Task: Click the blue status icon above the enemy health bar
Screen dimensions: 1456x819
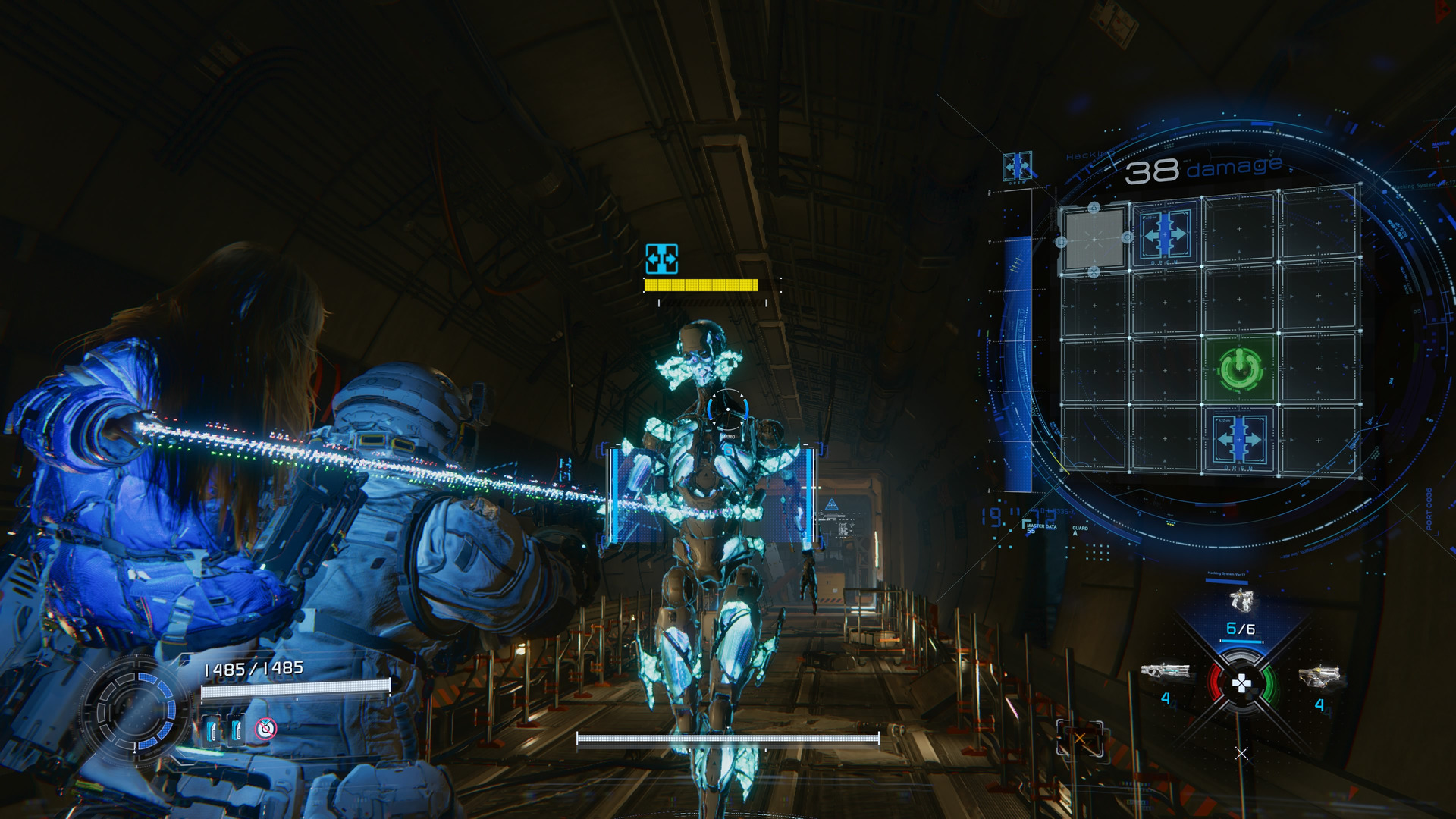Action: pyautogui.click(x=661, y=259)
